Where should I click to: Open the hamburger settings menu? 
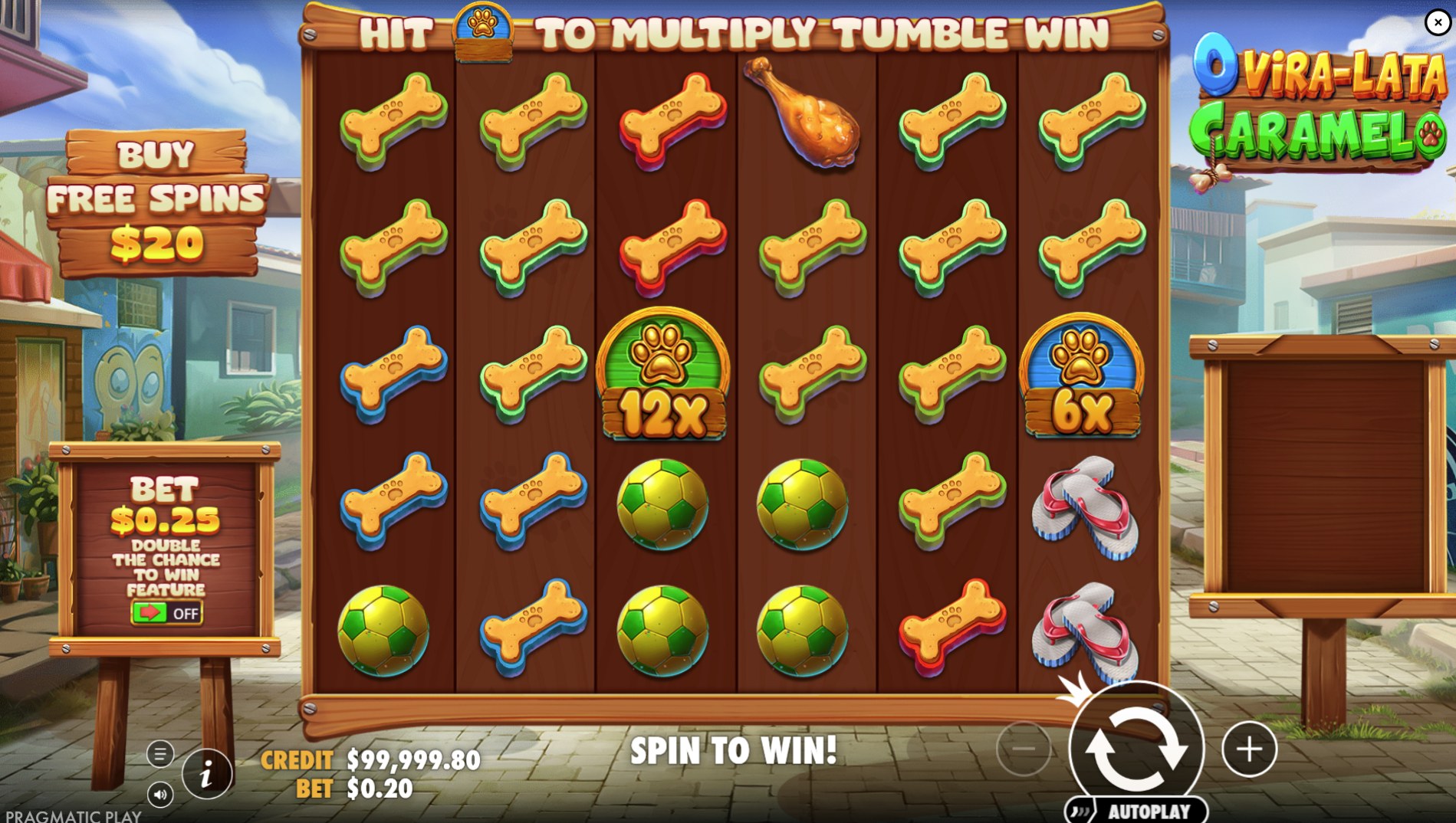160,754
